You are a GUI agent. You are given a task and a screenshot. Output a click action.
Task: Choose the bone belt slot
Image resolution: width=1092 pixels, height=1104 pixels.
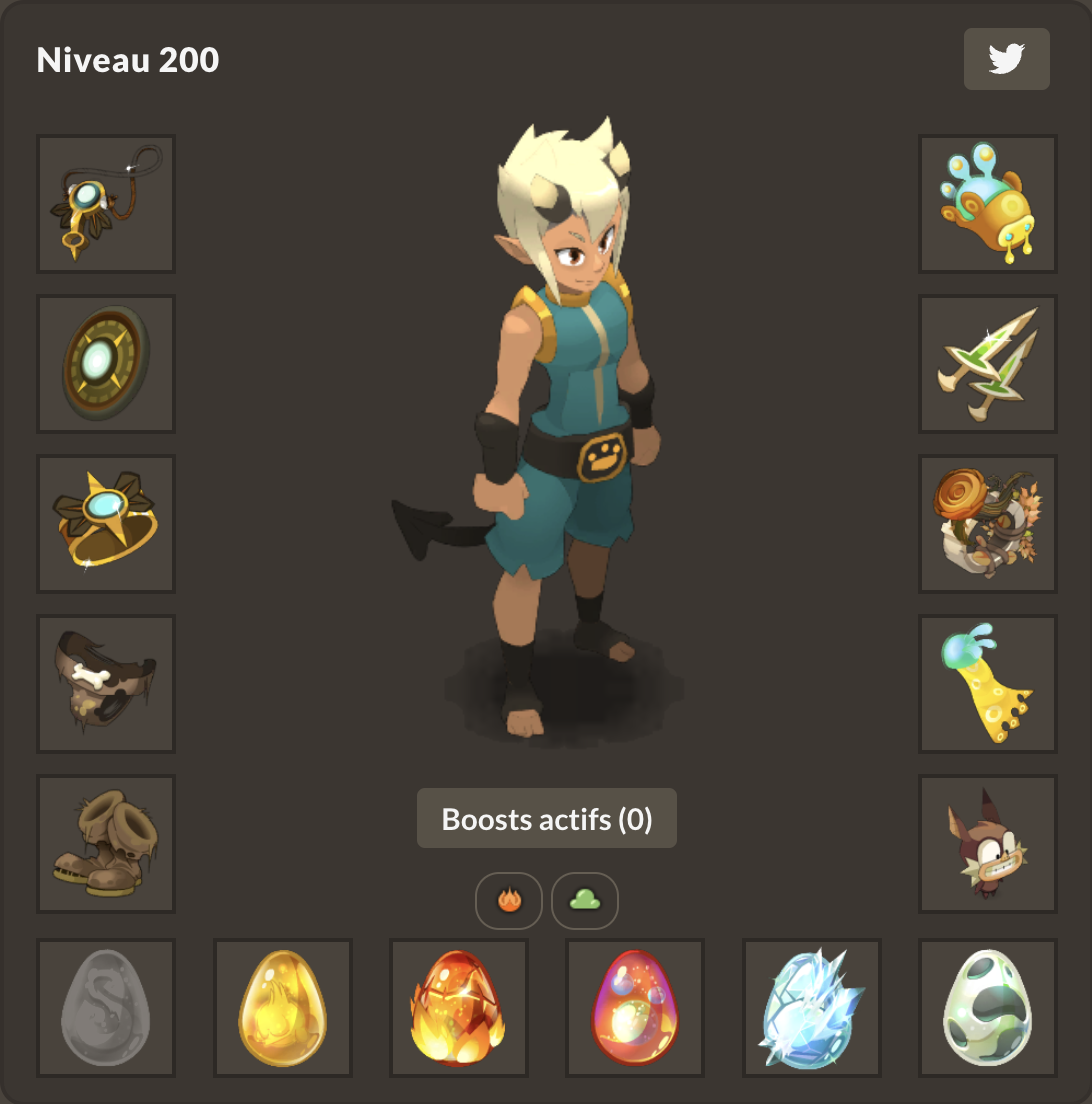(106, 684)
